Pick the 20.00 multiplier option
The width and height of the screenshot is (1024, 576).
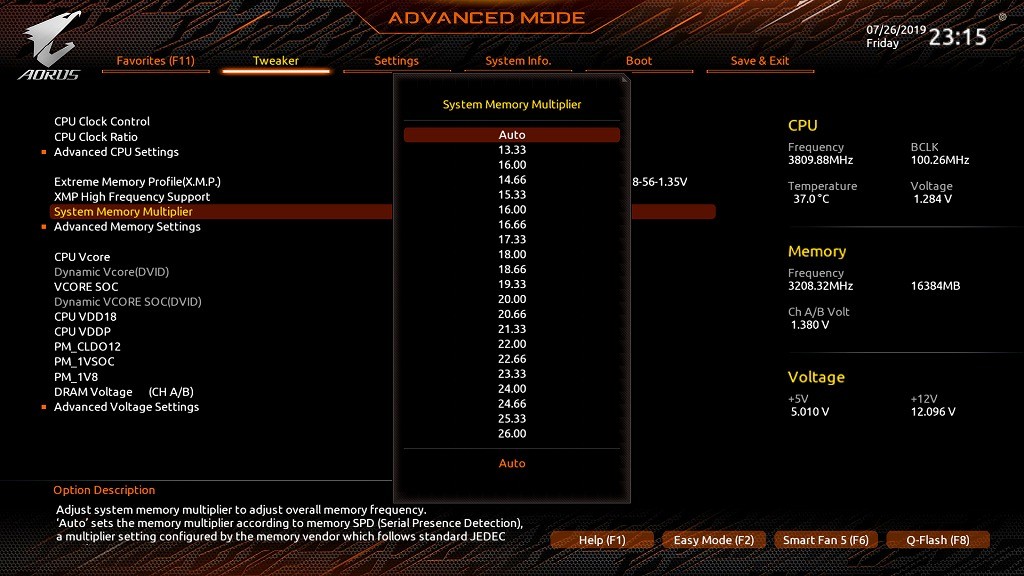click(x=512, y=300)
